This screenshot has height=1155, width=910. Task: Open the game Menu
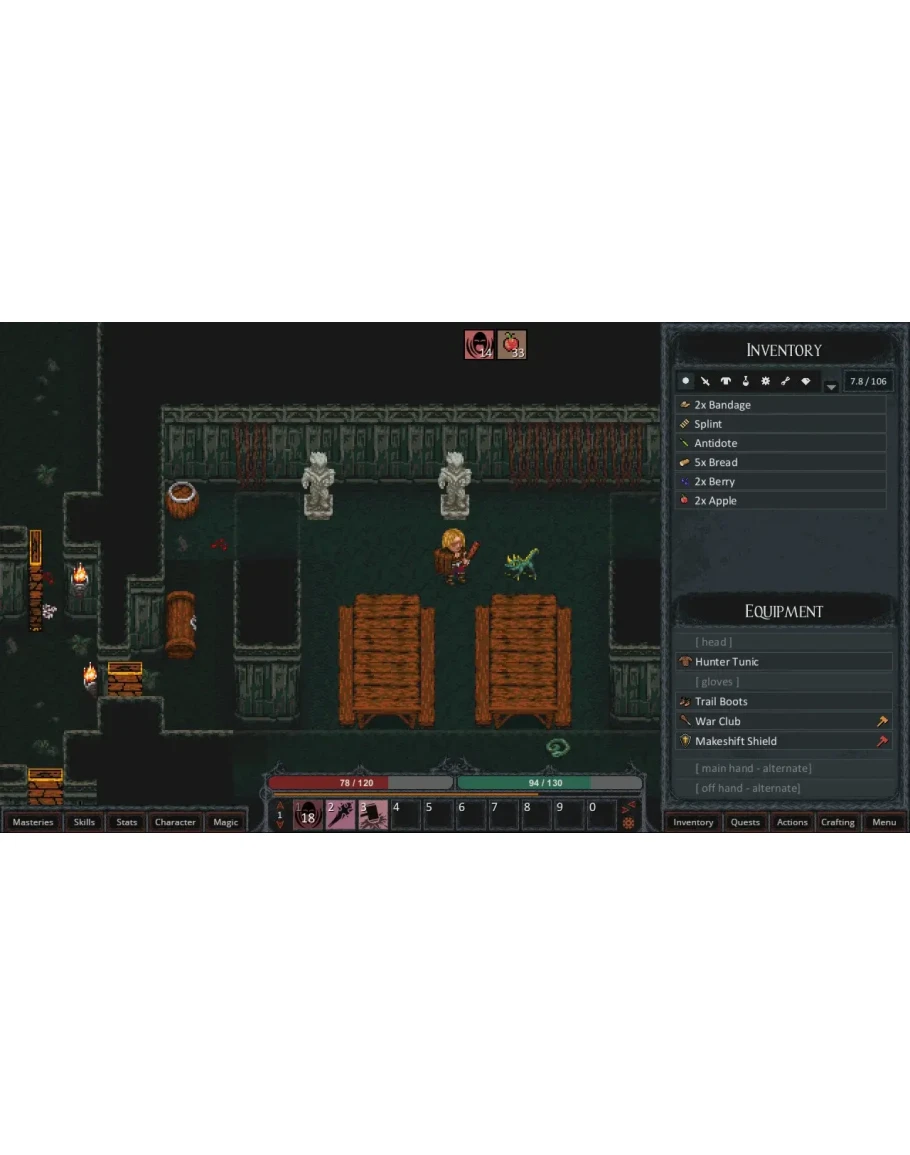tap(884, 822)
